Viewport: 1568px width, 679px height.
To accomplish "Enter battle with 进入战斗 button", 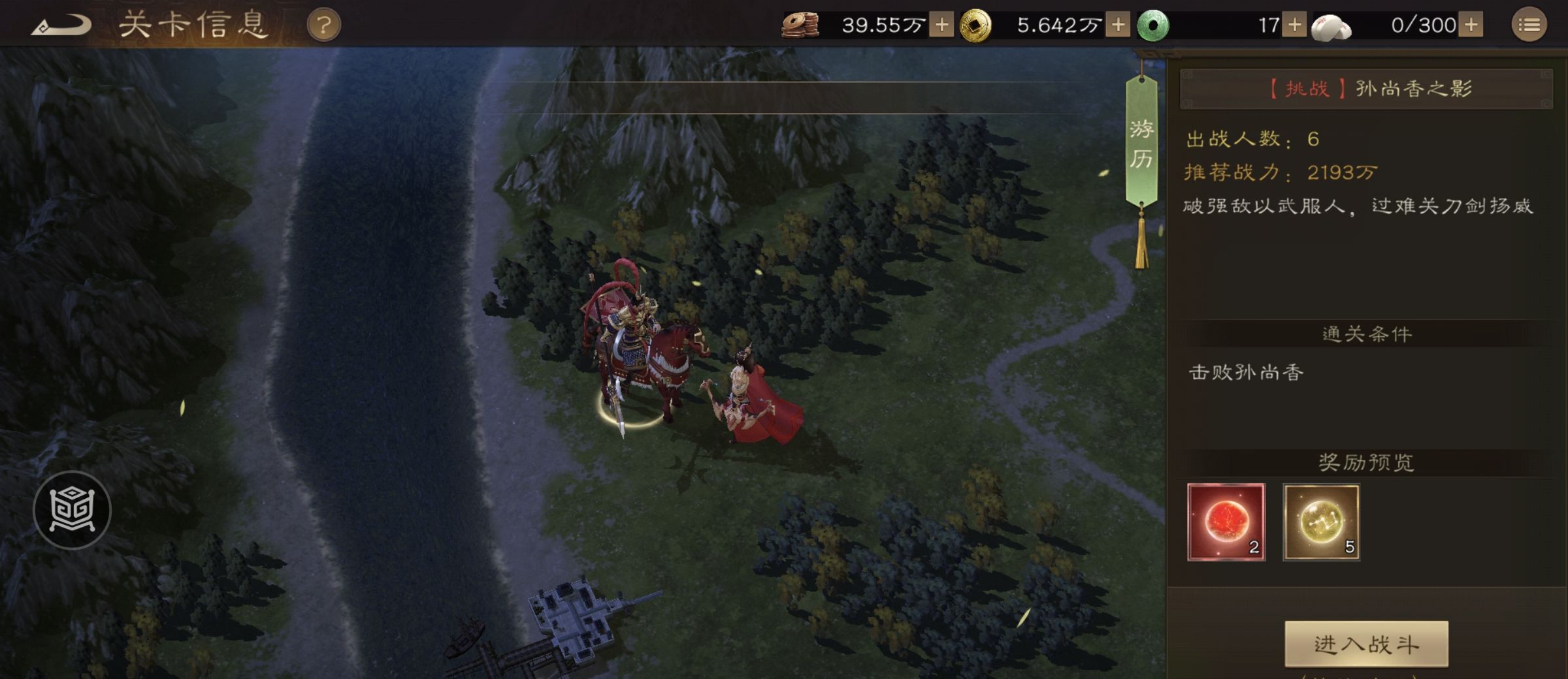I will (x=1366, y=644).
